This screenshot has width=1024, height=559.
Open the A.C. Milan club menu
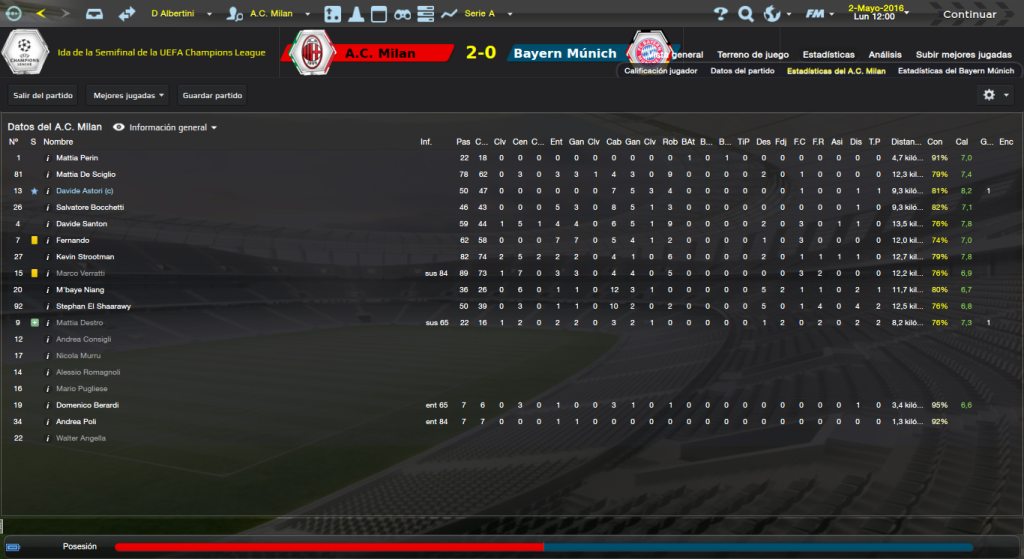click(278, 15)
